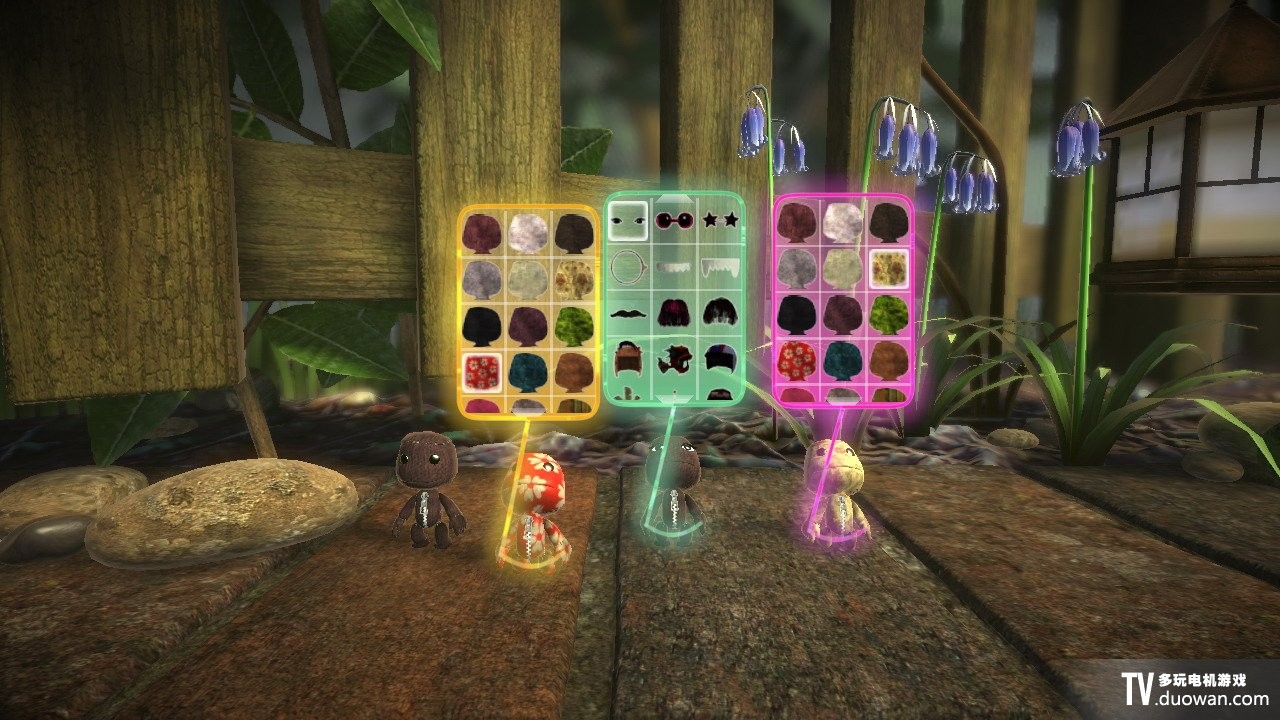The height and width of the screenshot is (720, 1280).
Task: Choose red floral skin in yellow popit
Action: (x=483, y=368)
